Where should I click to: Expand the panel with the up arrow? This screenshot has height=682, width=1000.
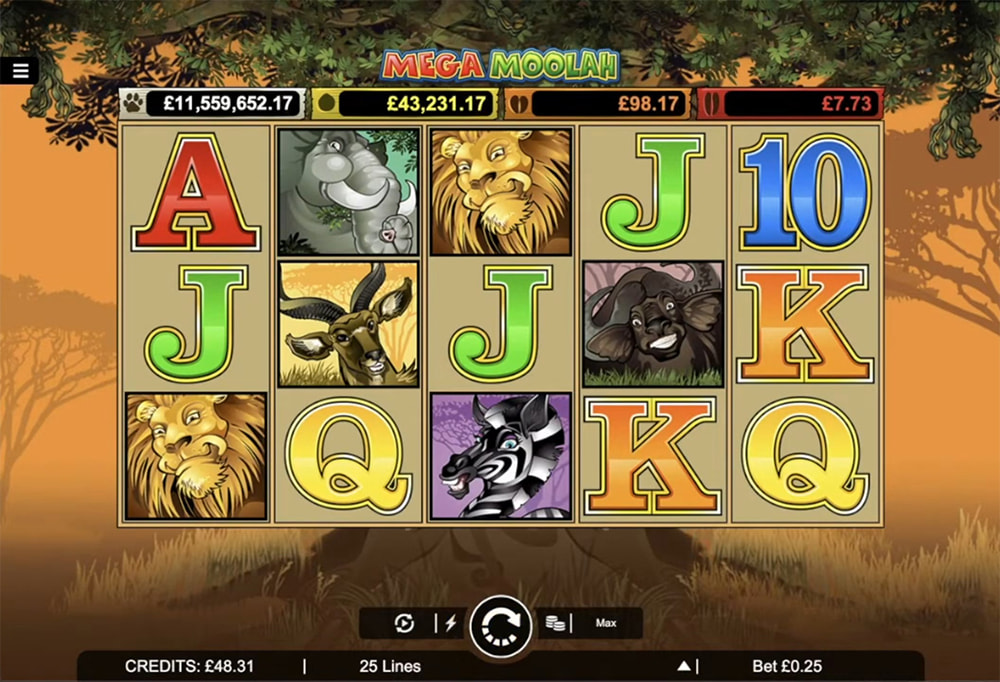tap(684, 666)
